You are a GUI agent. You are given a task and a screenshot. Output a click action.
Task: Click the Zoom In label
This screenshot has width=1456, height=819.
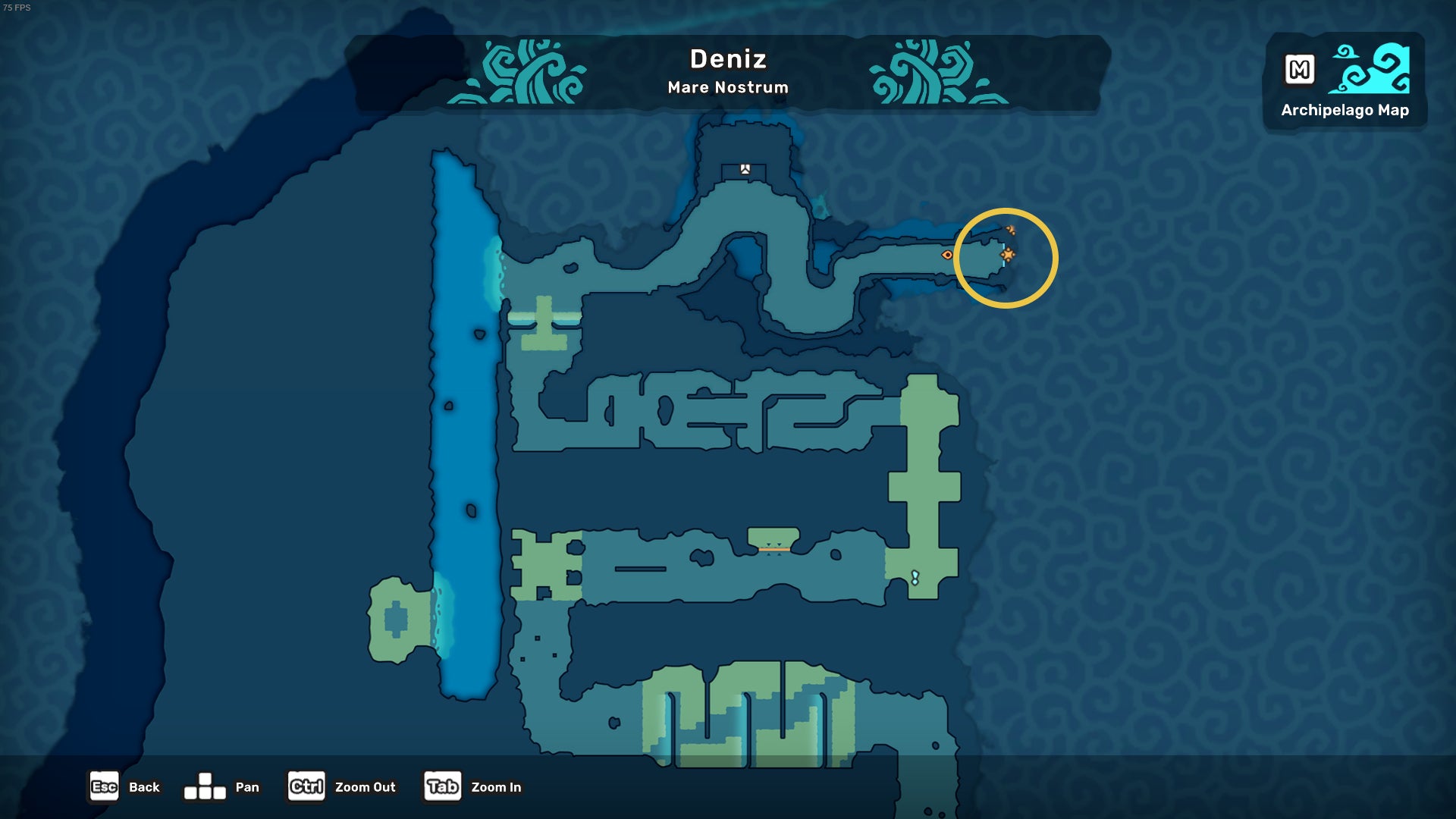[497, 788]
